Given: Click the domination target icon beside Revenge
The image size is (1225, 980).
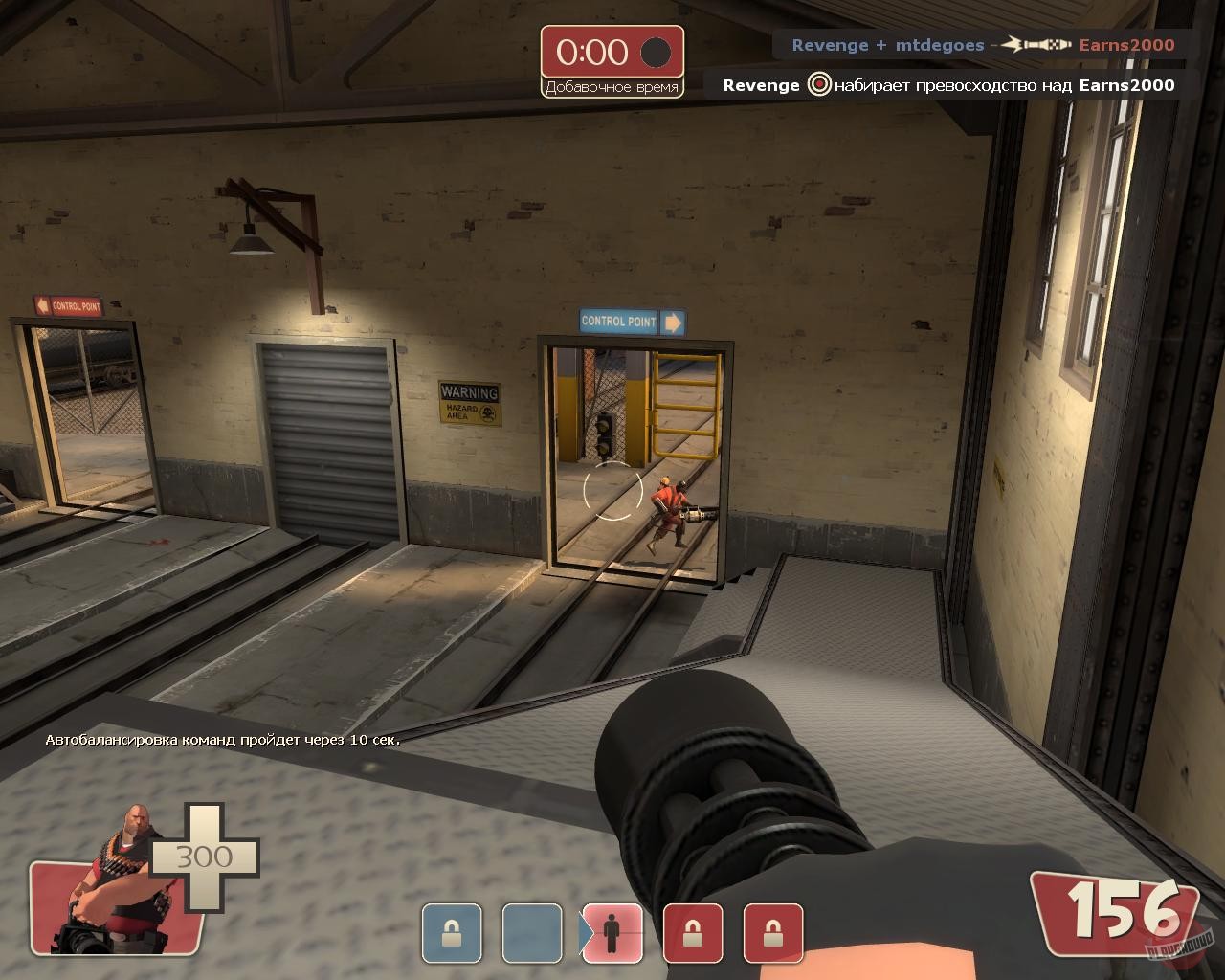Looking at the screenshot, I should pyautogui.click(x=816, y=85).
